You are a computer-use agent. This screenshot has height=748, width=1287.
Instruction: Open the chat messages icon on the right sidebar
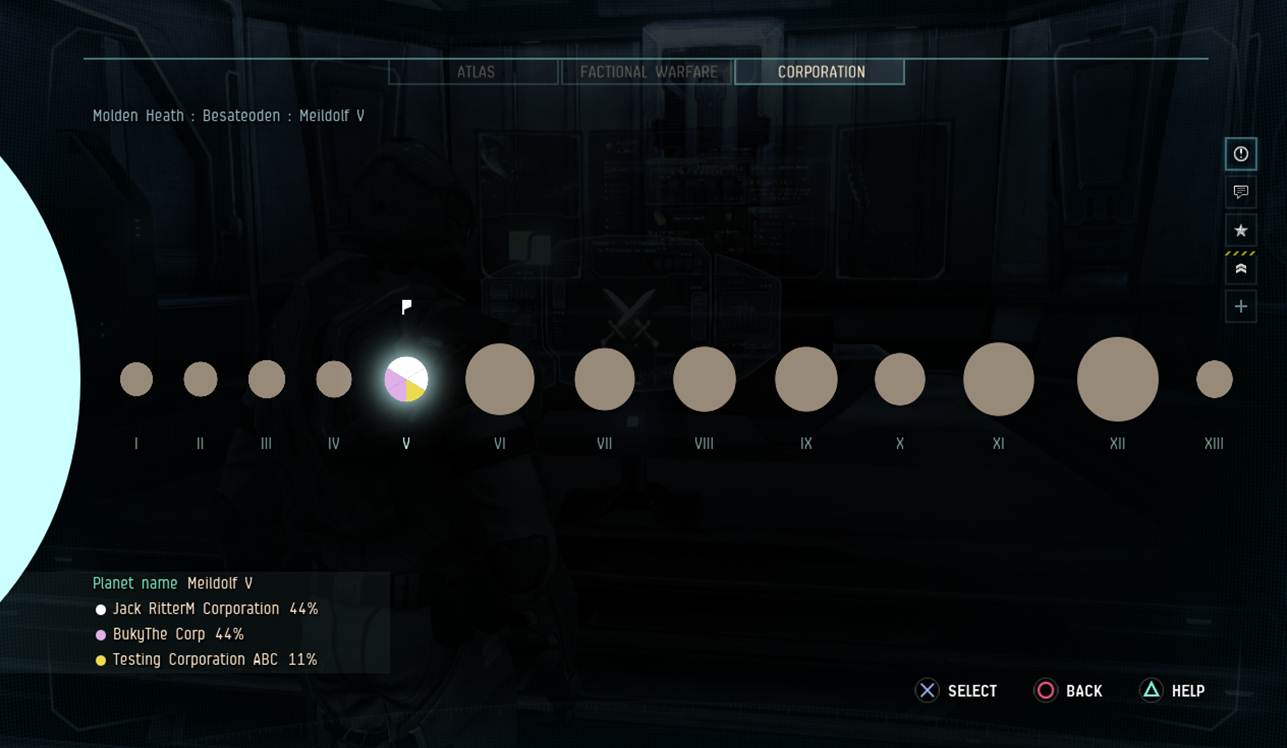1240,192
